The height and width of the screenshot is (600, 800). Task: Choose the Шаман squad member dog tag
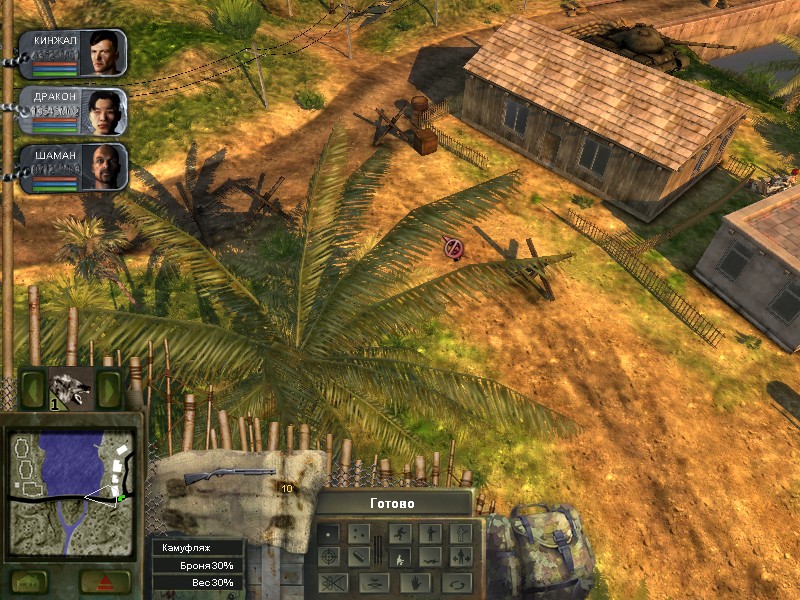tap(72, 169)
